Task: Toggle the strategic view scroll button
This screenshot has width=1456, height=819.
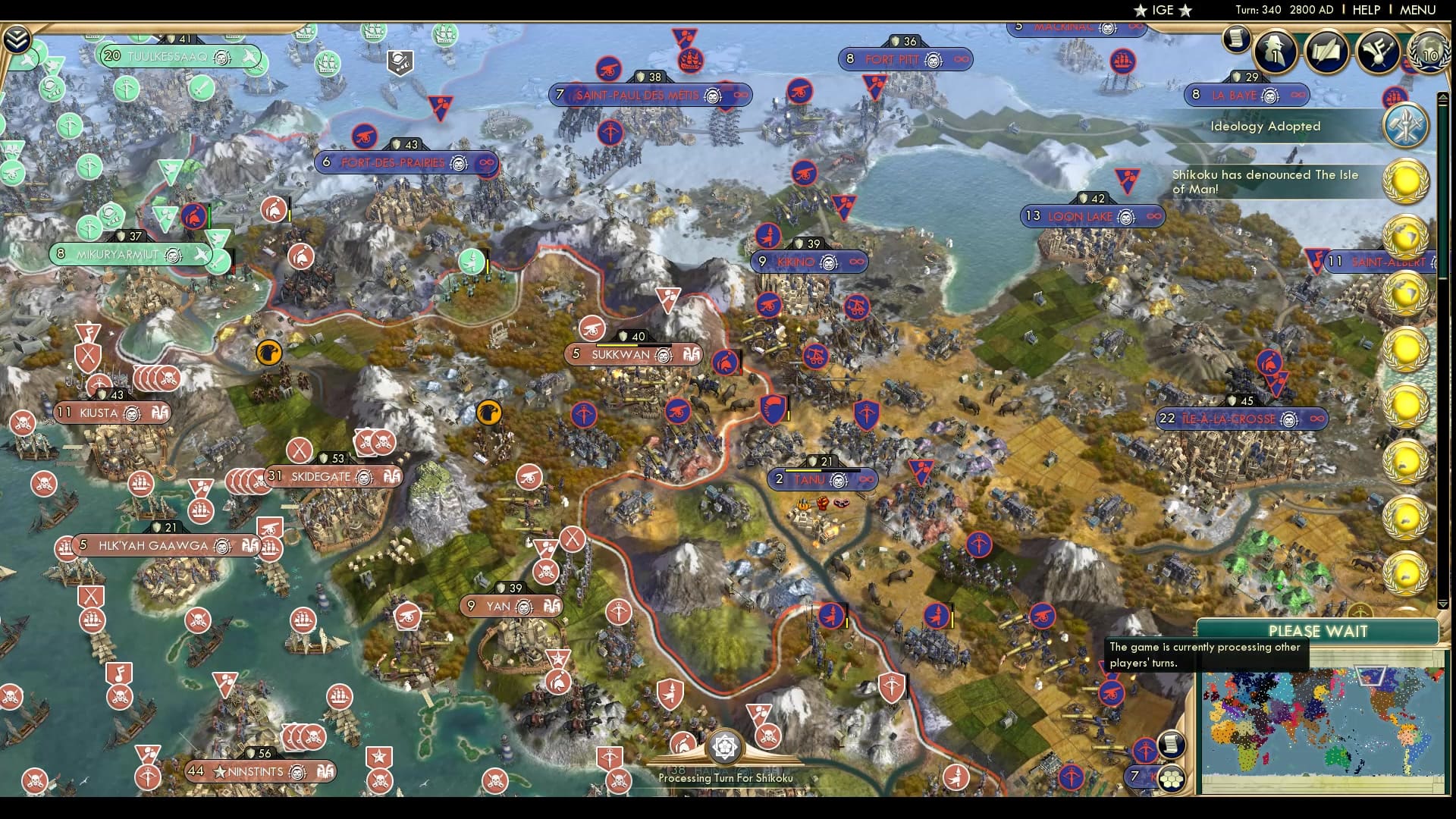Action: tap(1172, 744)
